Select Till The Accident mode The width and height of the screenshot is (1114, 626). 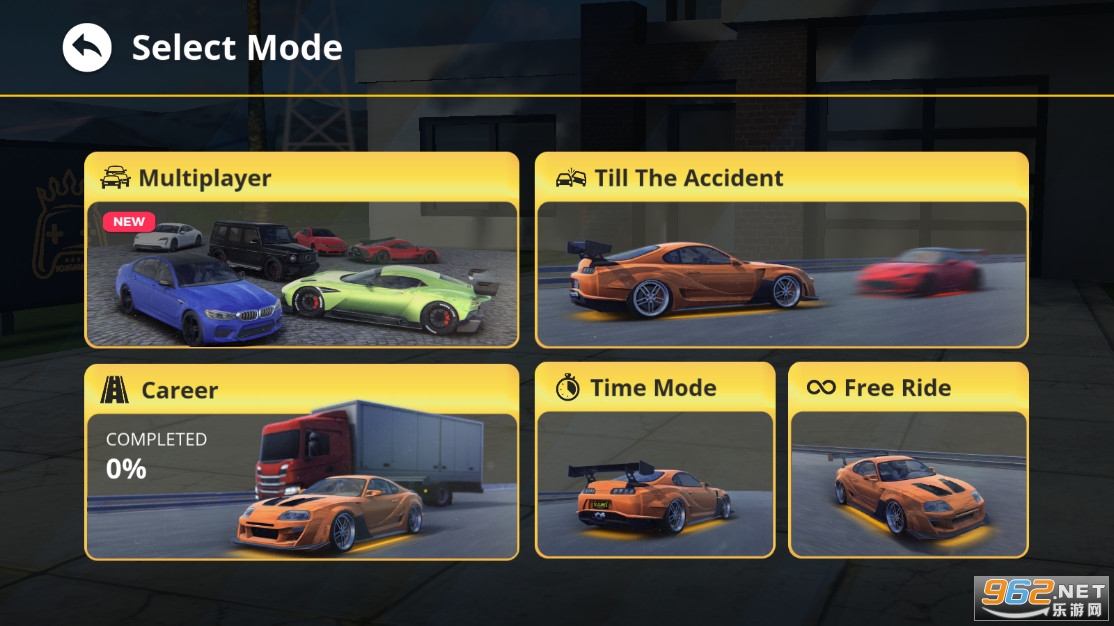pos(781,250)
